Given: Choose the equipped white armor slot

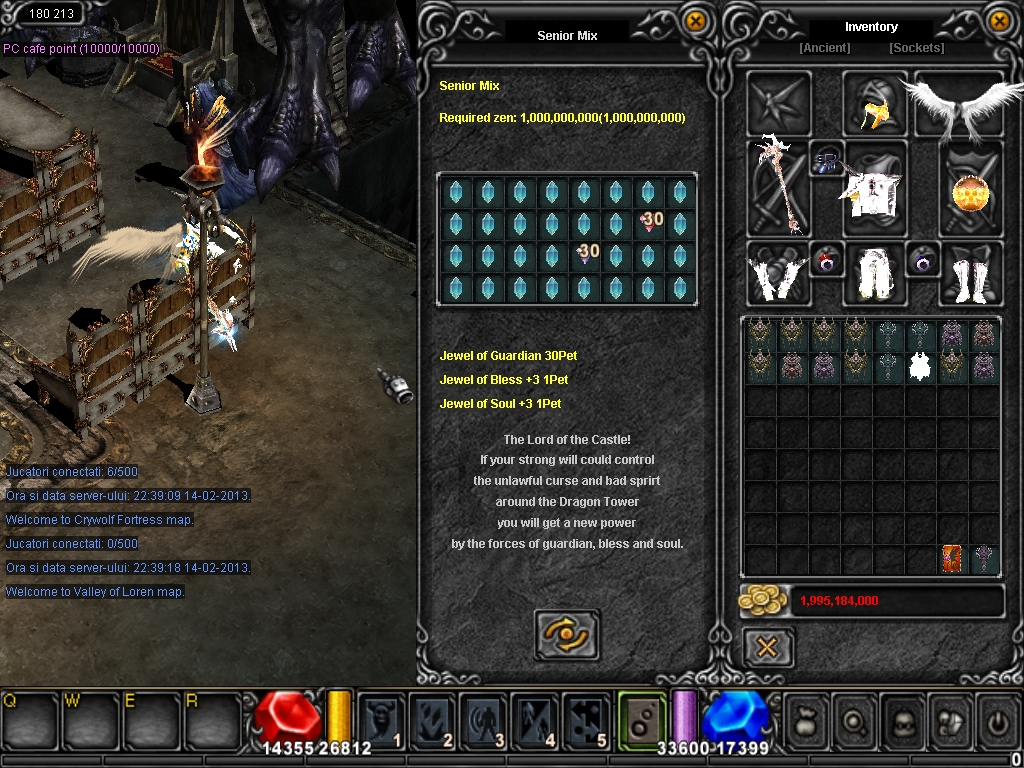Looking at the screenshot, I should point(873,188).
